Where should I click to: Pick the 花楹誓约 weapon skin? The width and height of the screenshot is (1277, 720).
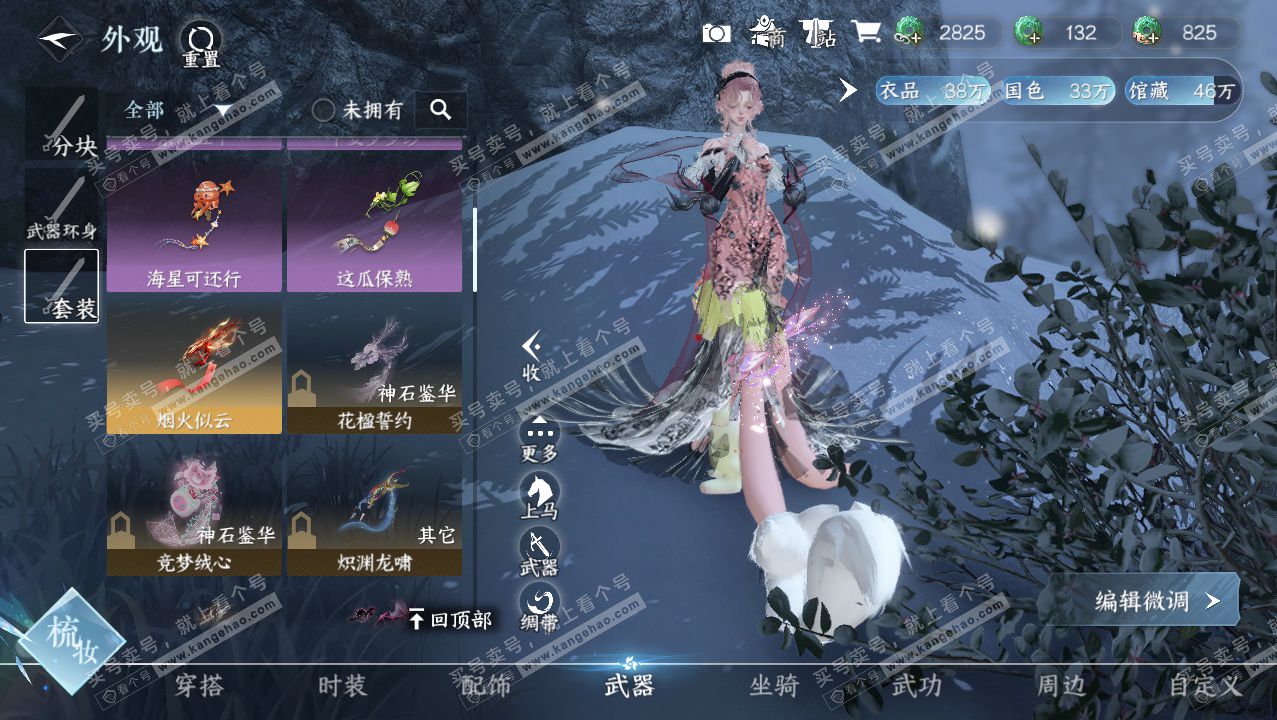tap(374, 369)
